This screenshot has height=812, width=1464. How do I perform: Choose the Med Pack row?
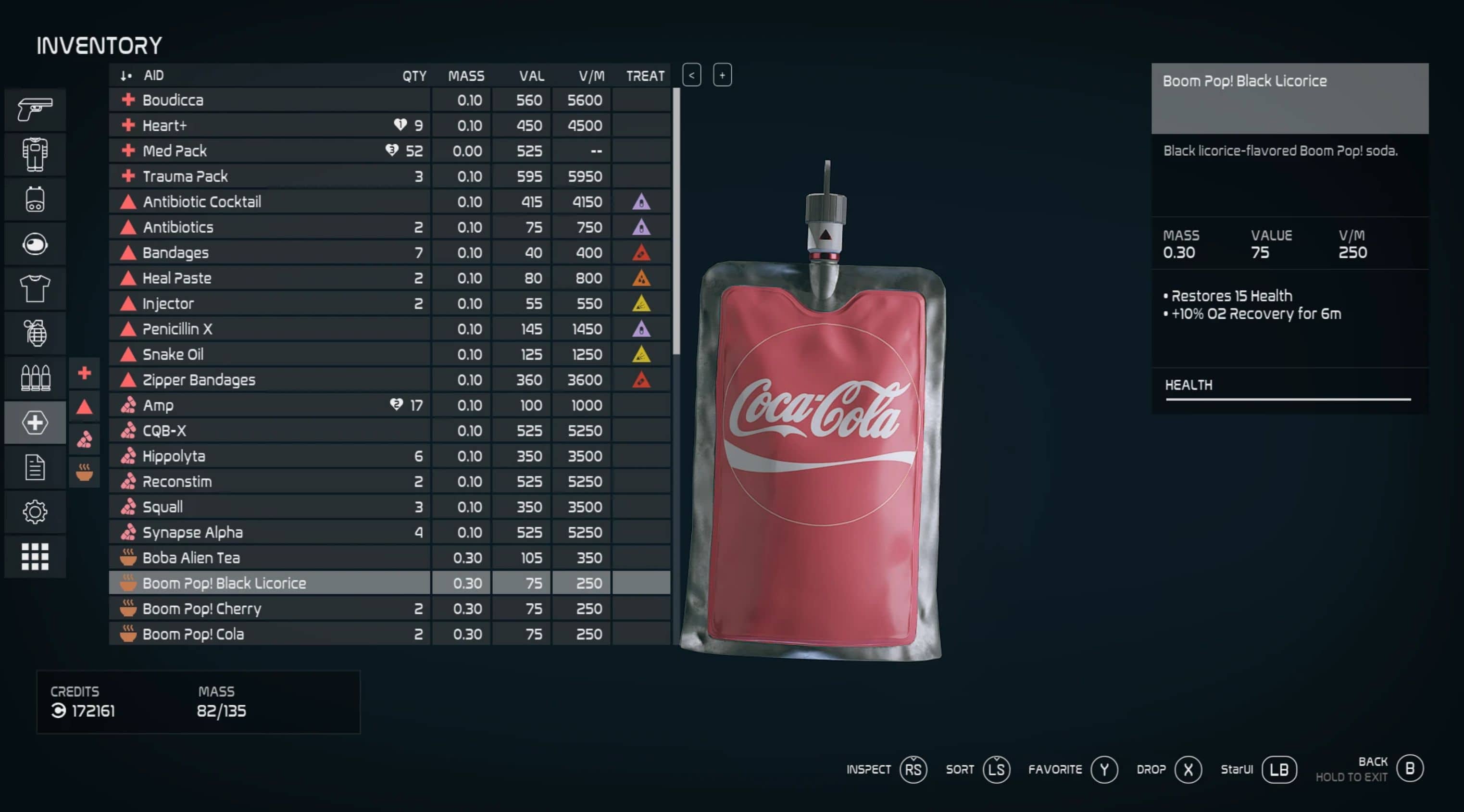(269, 150)
